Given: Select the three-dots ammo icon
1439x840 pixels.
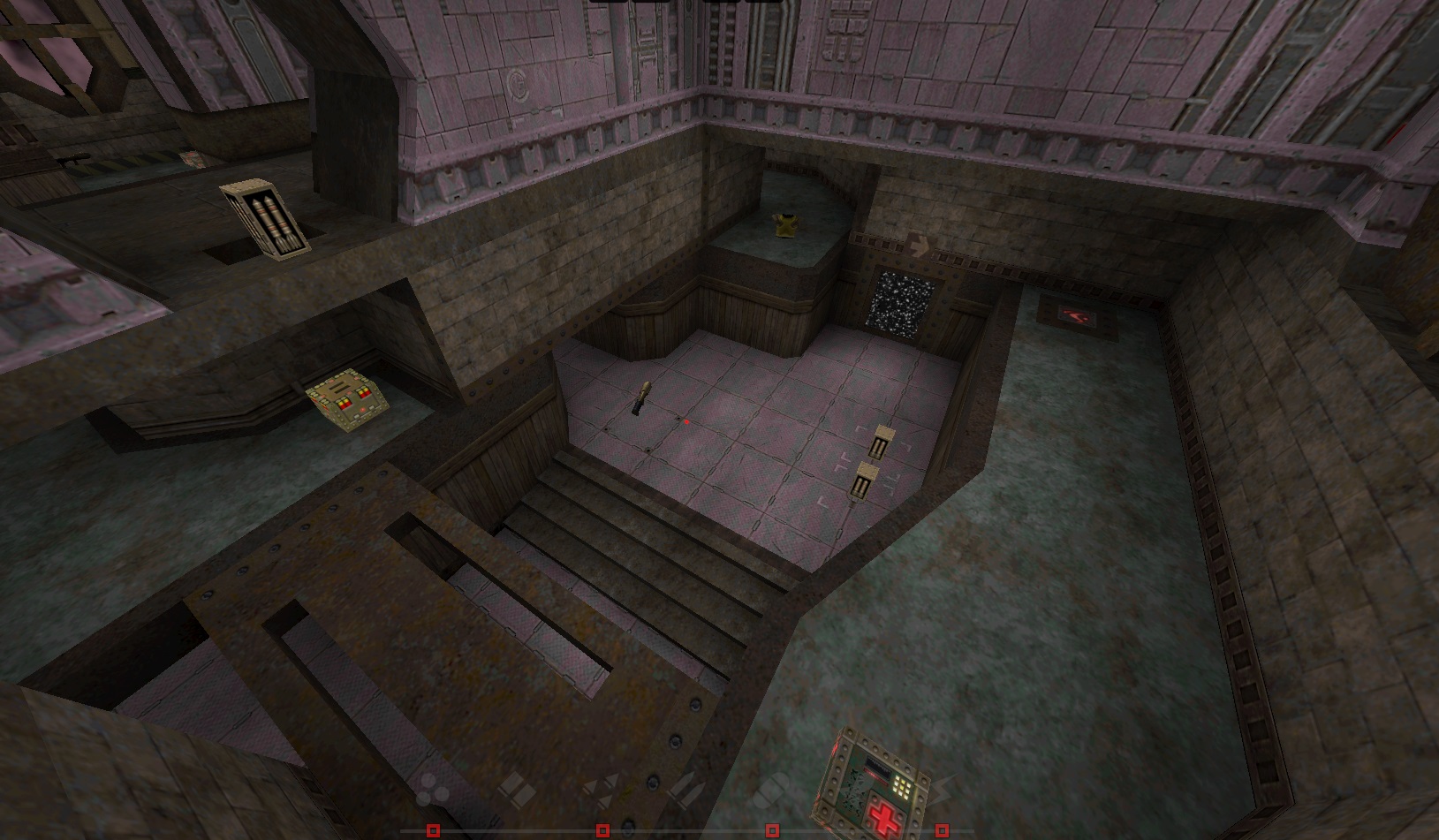Looking at the screenshot, I should pyautogui.click(x=432, y=789).
